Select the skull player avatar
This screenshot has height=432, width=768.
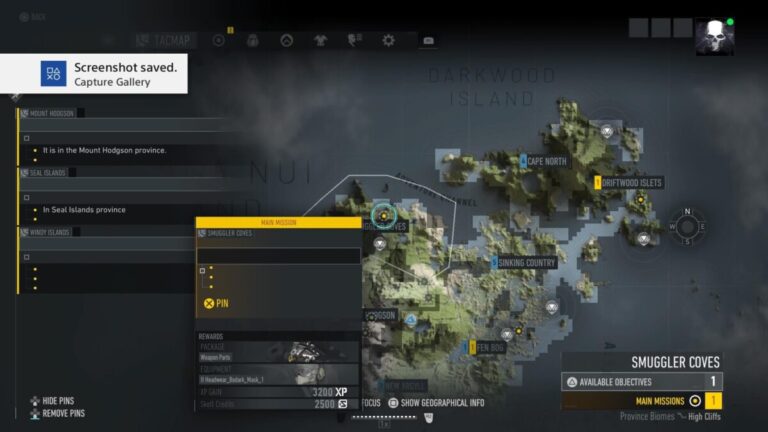714,37
